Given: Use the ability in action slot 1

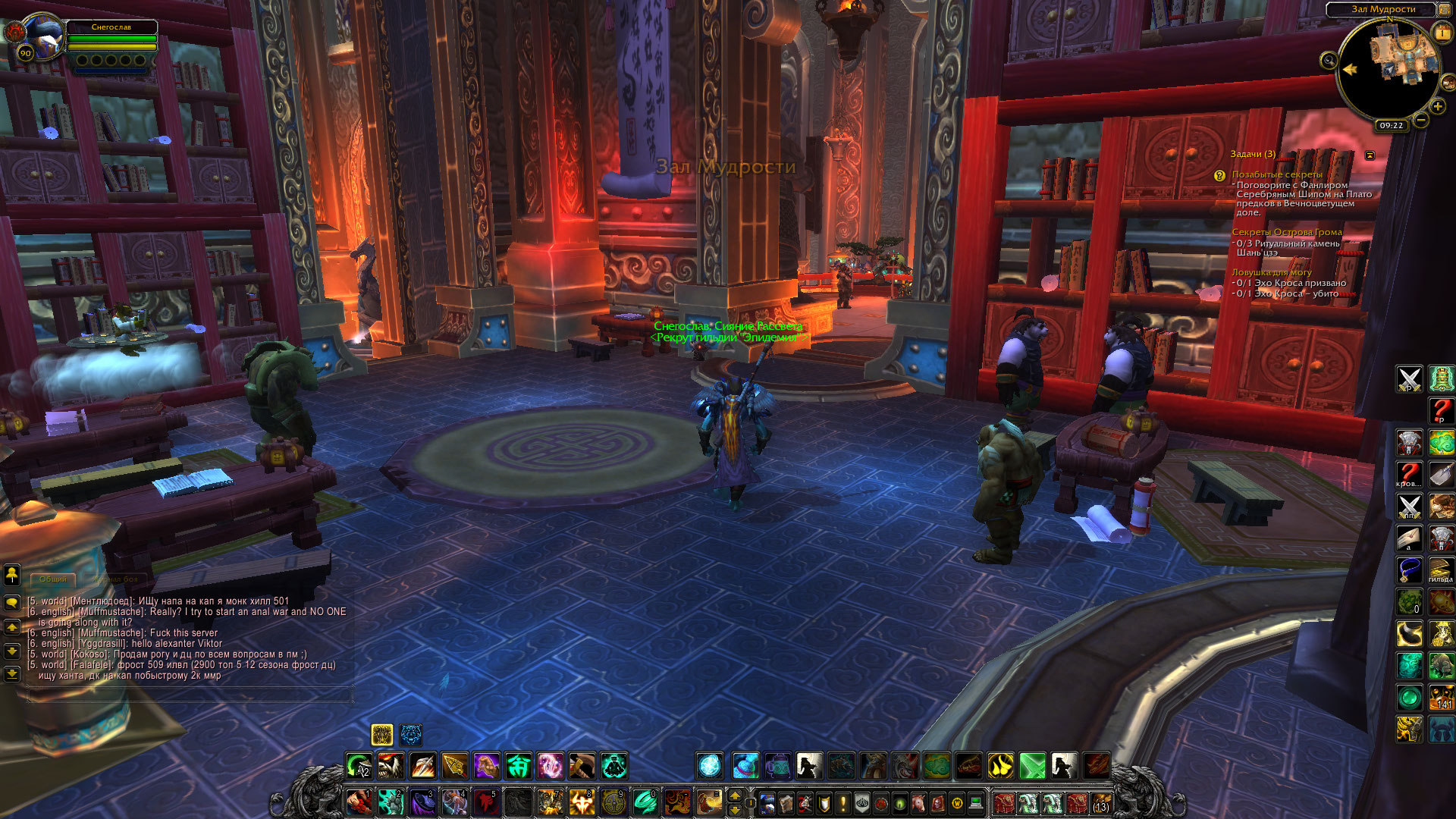Looking at the screenshot, I should click(x=359, y=802).
